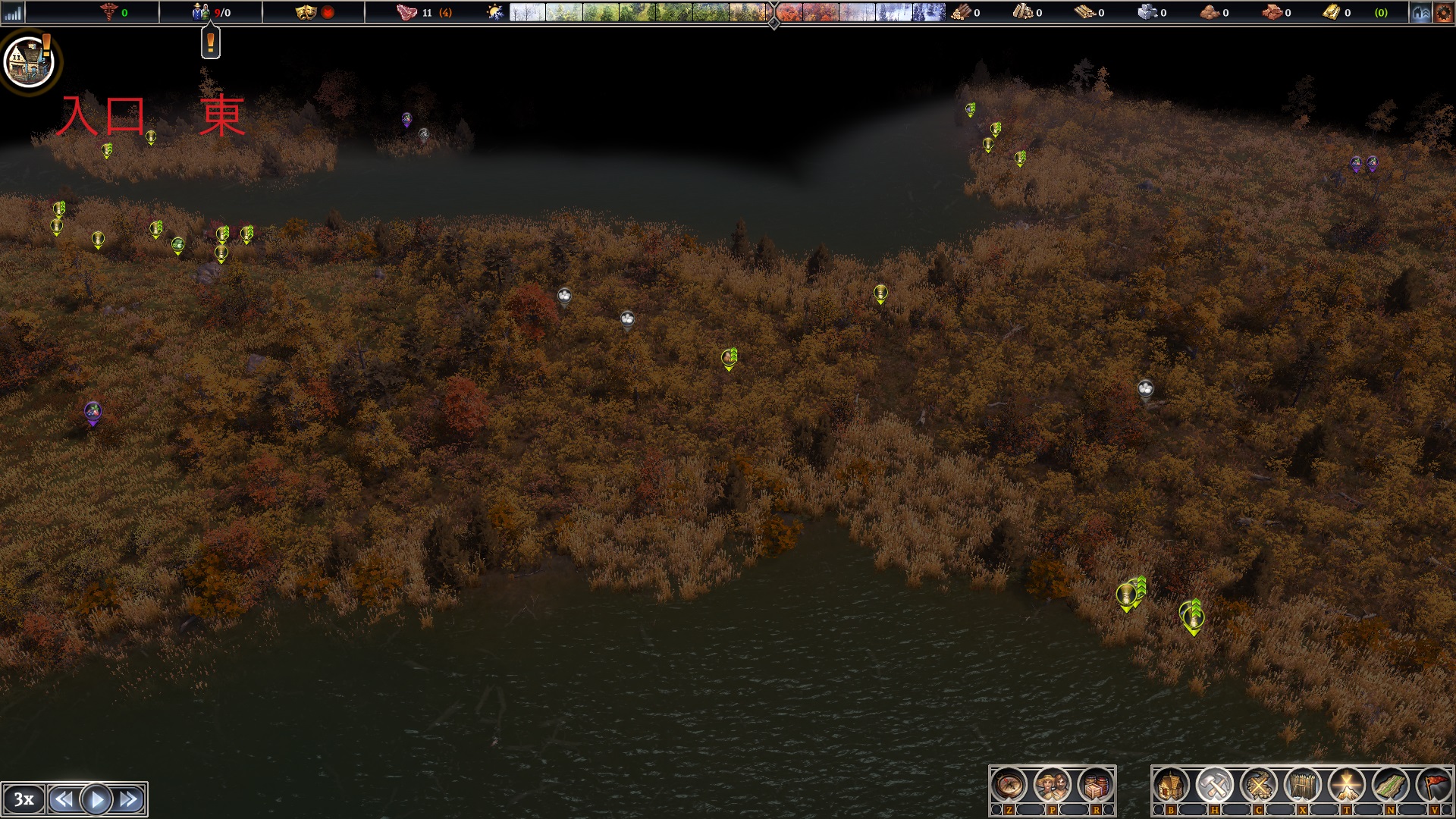Choose the glowing mountain peak tool
1456x819 pixels.
click(x=1346, y=786)
